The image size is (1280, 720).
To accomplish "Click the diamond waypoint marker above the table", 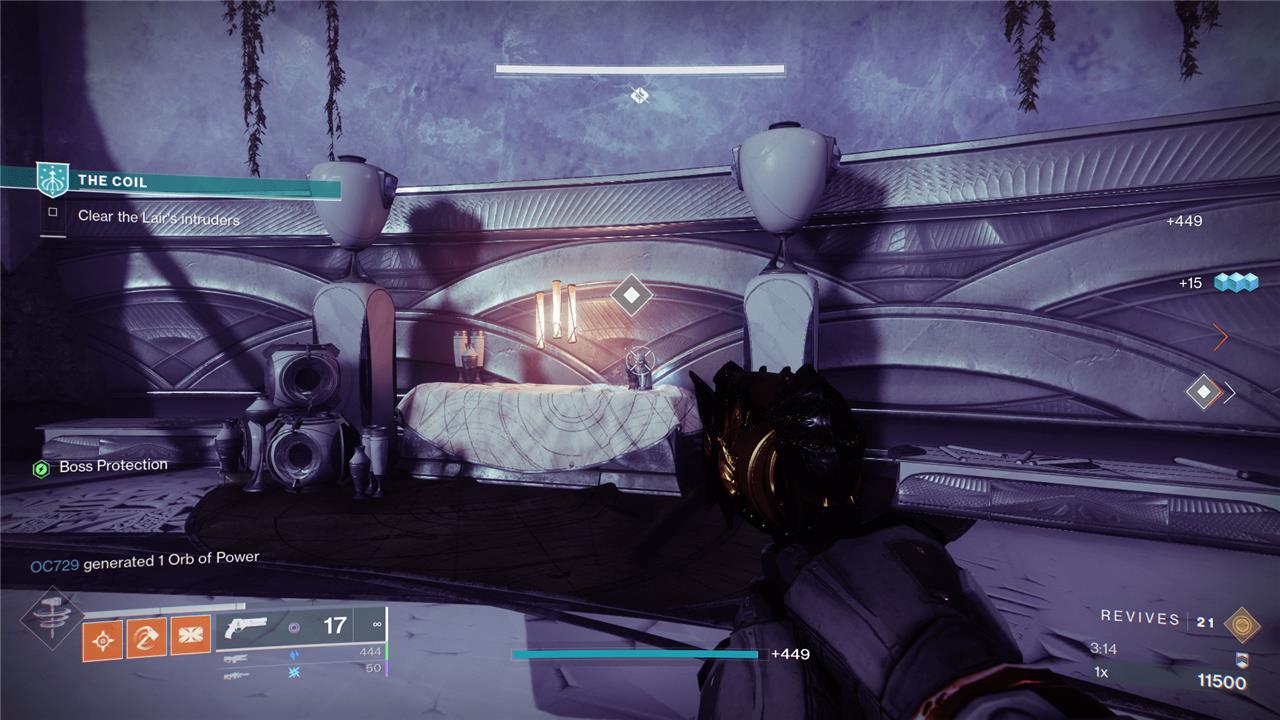I will 631,295.
